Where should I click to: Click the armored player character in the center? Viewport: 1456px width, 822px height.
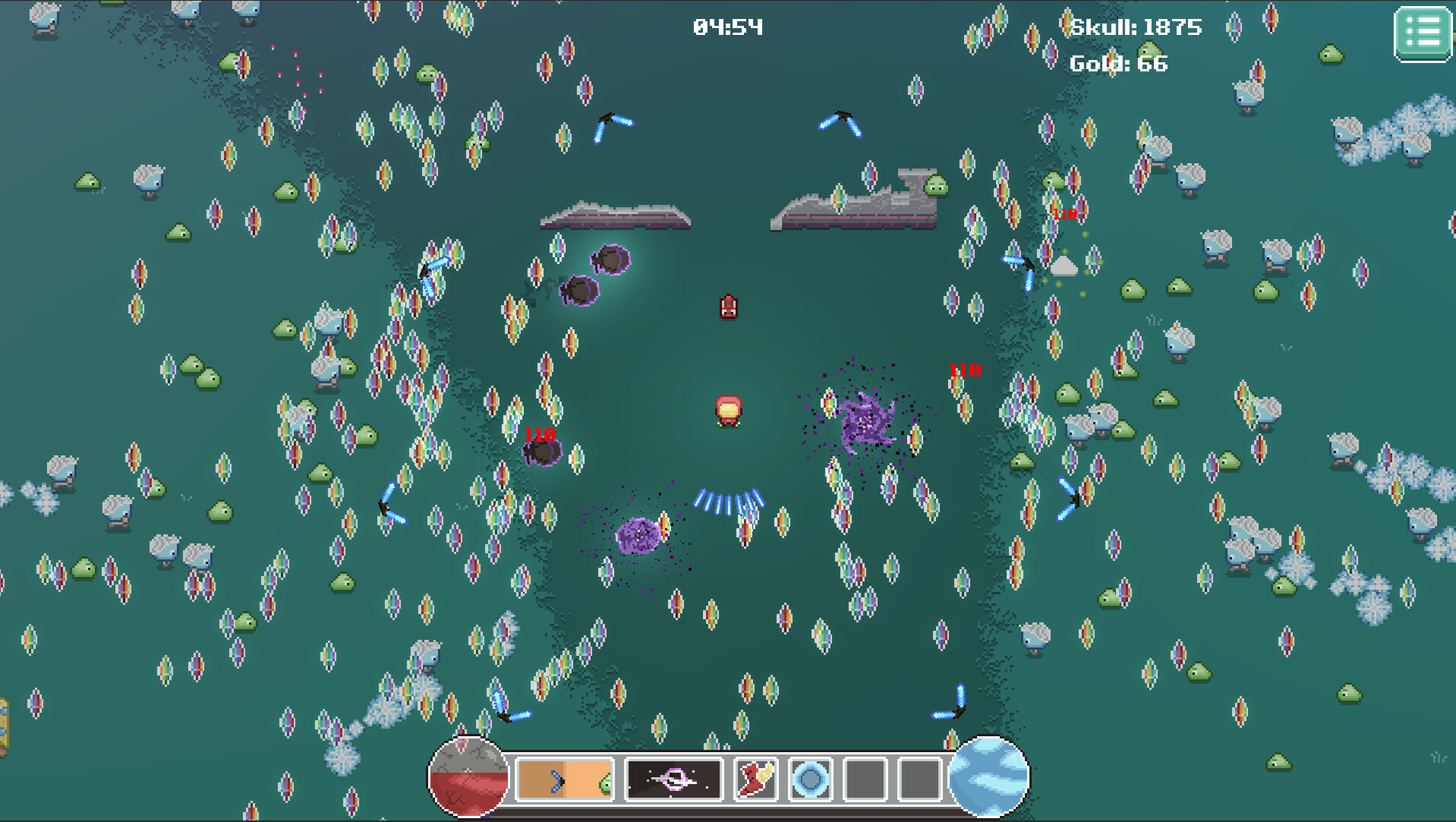coord(729,411)
